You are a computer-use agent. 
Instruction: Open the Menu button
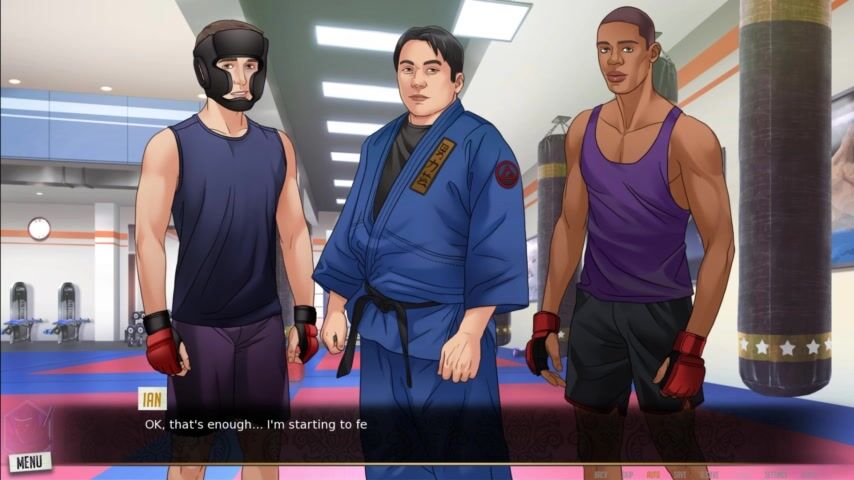[x=28, y=462]
